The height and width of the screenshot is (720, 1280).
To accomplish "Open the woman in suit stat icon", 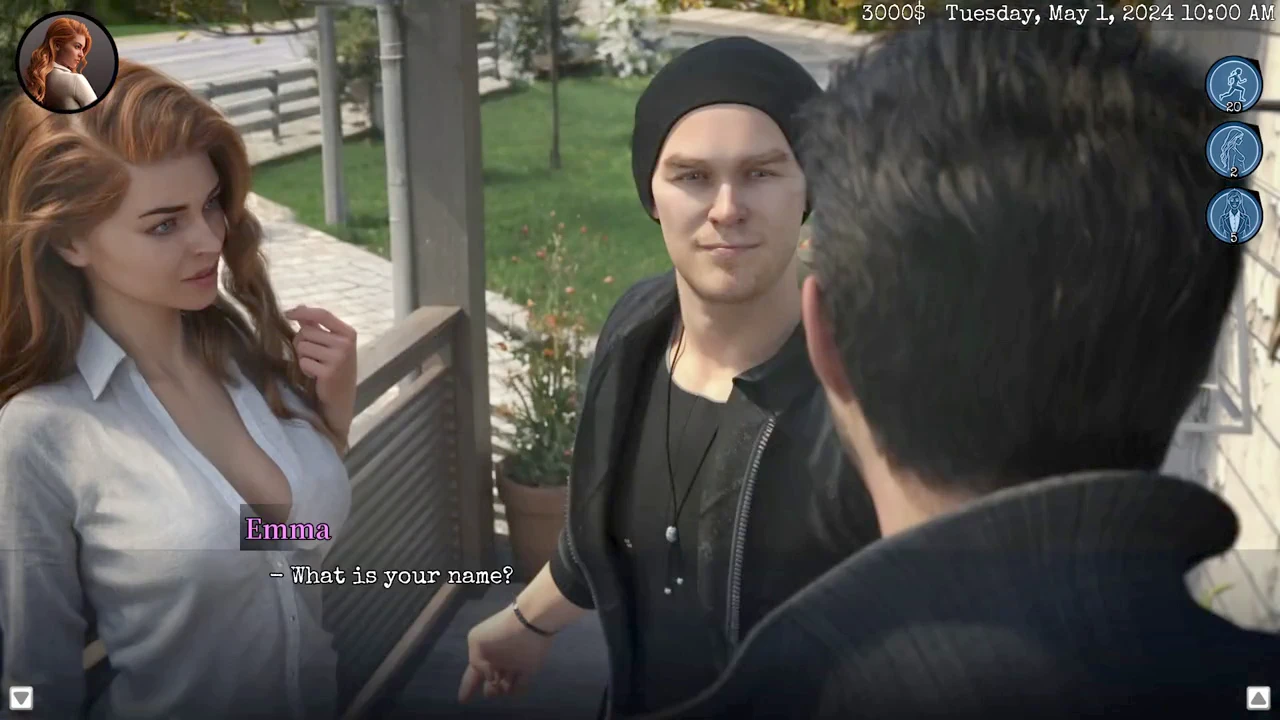I will point(1233,216).
